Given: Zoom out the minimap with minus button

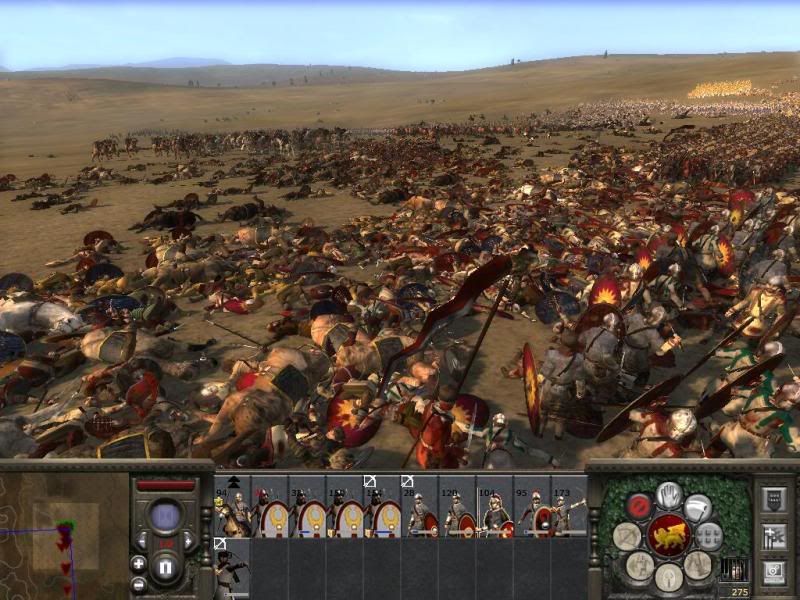Looking at the screenshot, I should click(x=138, y=584).
